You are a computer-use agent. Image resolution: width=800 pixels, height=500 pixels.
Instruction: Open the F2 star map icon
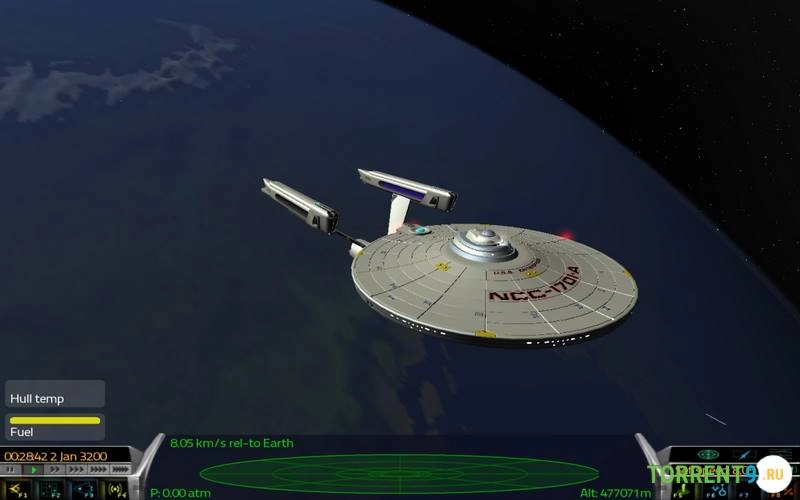point(49,489)
